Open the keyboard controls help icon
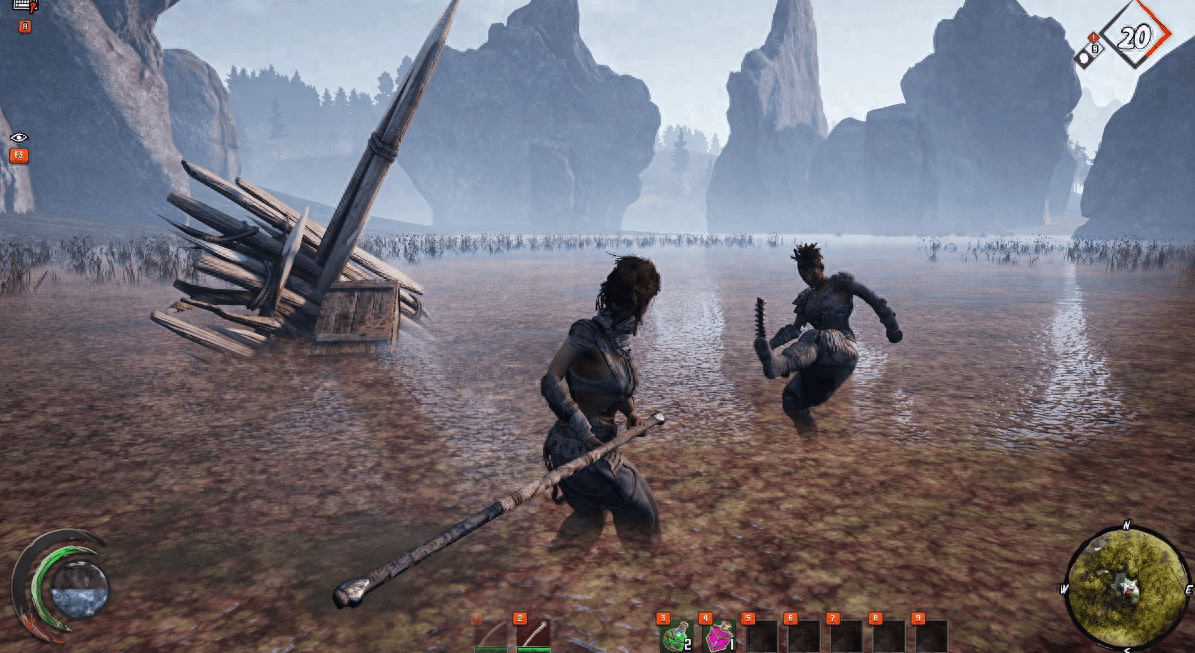This screenshot has height=653, width=1195. 23,7
